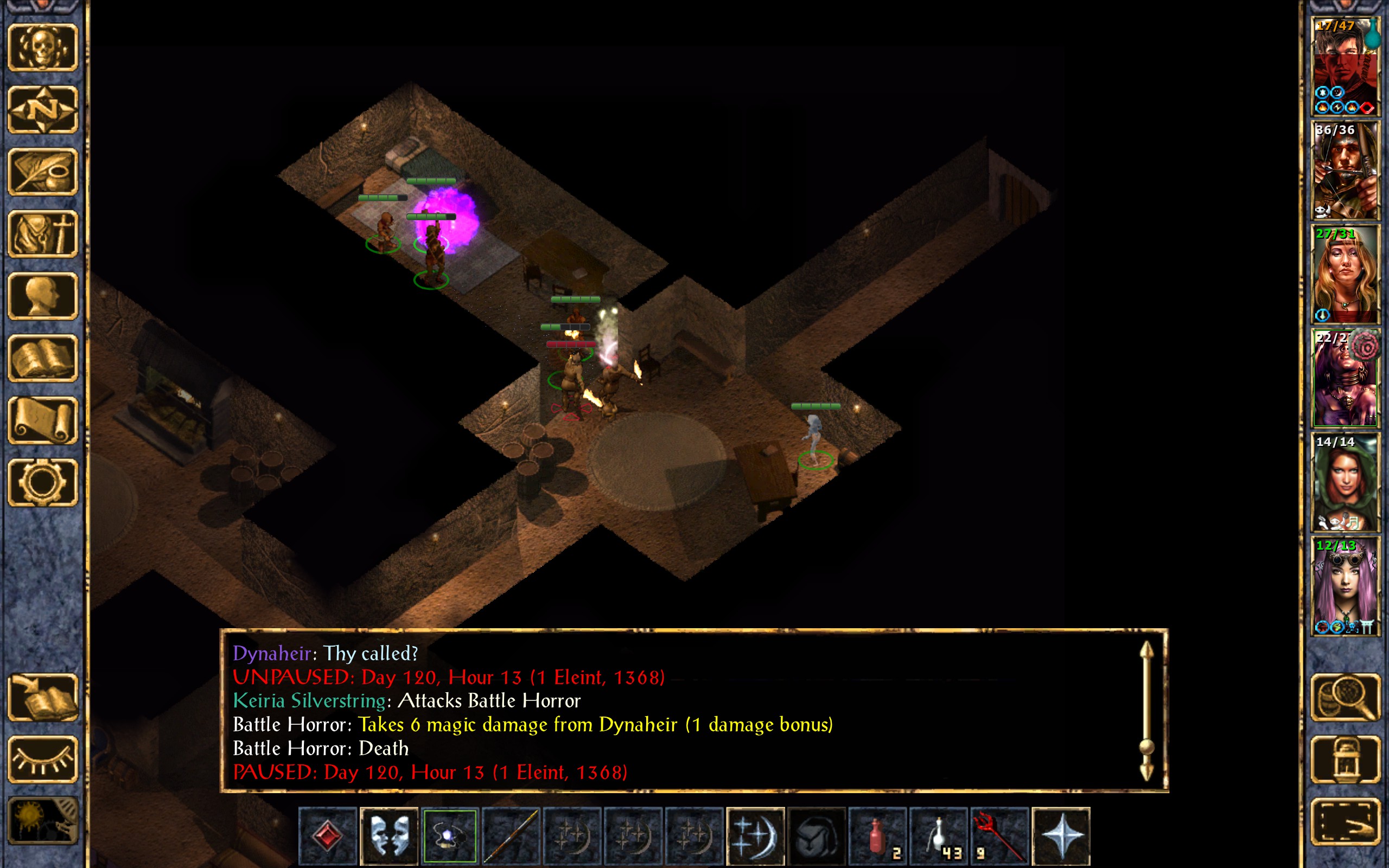Open the mage spellbook open-book button
The width and height of the screenshot is (1389, 868).
[42, 358]
